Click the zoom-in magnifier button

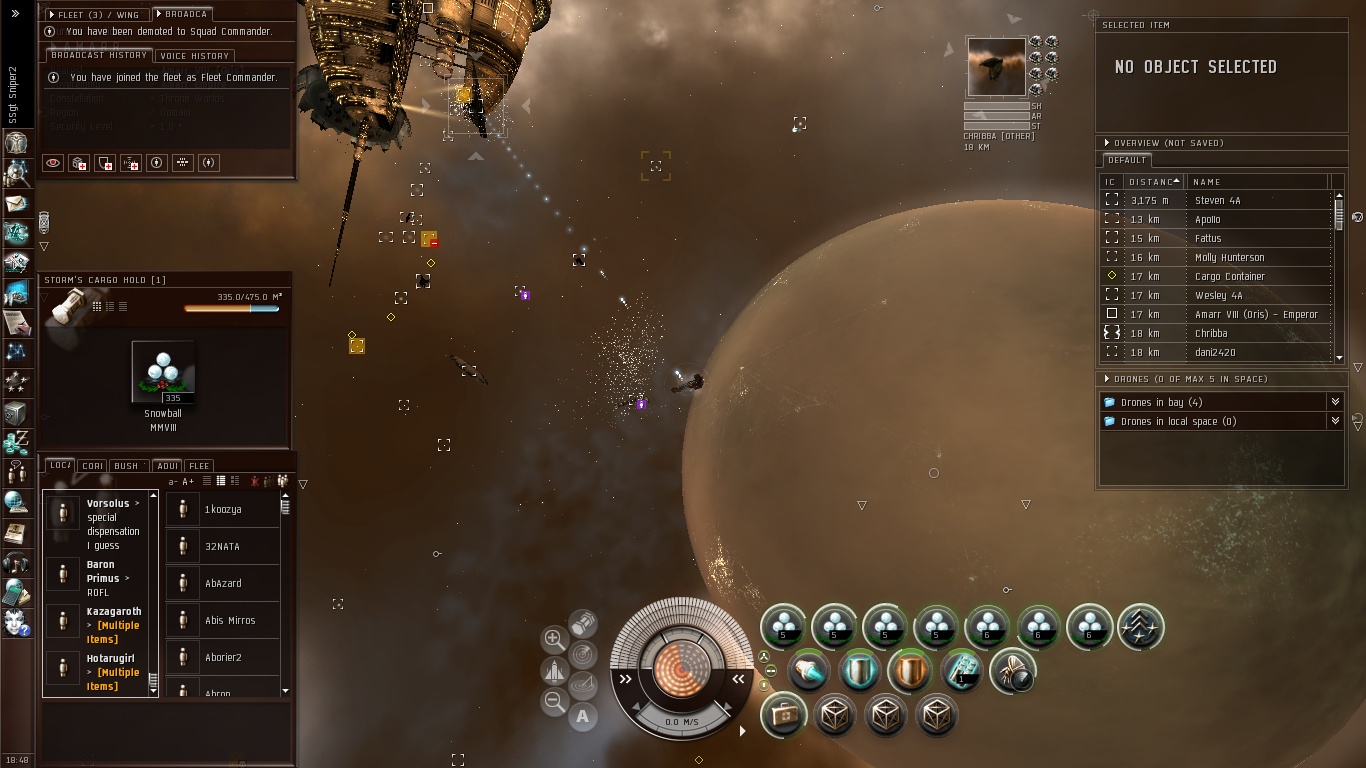[x=554, y=638]
